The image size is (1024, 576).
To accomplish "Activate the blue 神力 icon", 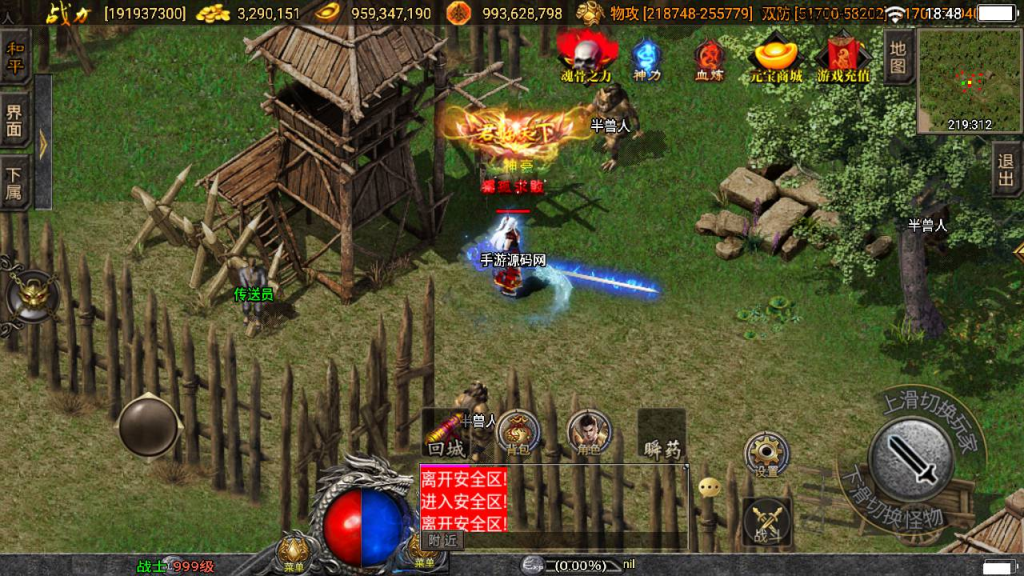I will [x=647, y=58].
